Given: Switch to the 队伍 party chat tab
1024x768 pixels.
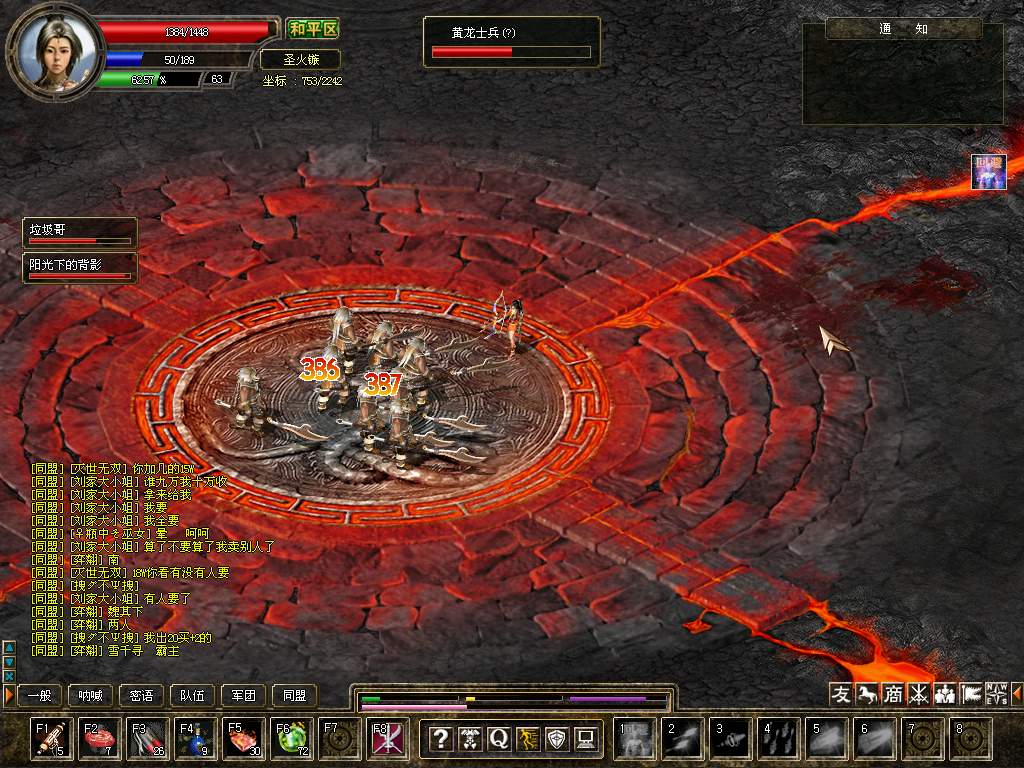Looking at the screenshot, I should (x=192, y=695).
